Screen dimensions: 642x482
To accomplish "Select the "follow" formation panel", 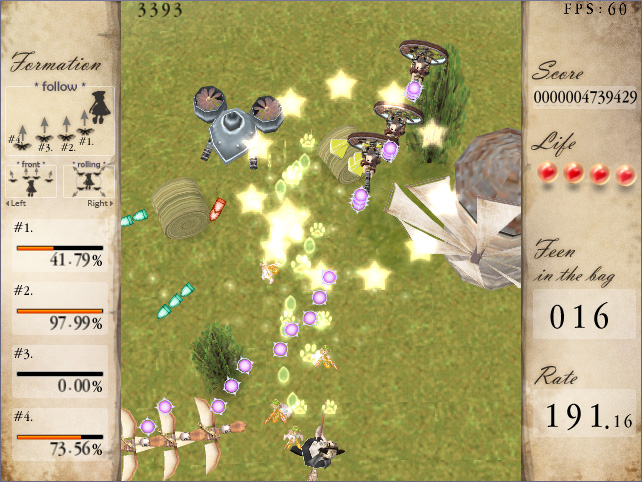I will tap(60, 117).
